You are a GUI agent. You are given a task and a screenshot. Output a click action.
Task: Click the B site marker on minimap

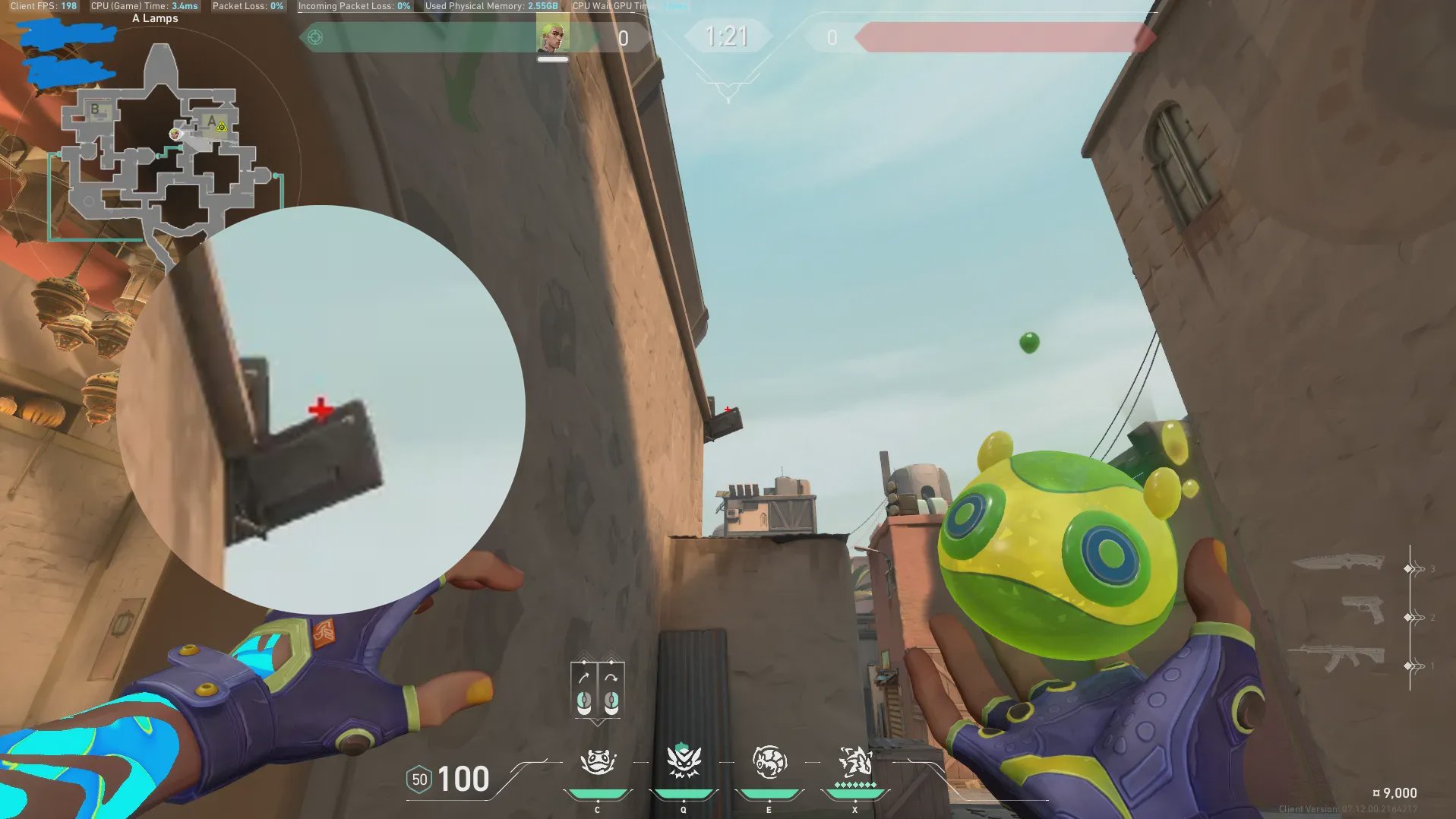coord(95,109)
